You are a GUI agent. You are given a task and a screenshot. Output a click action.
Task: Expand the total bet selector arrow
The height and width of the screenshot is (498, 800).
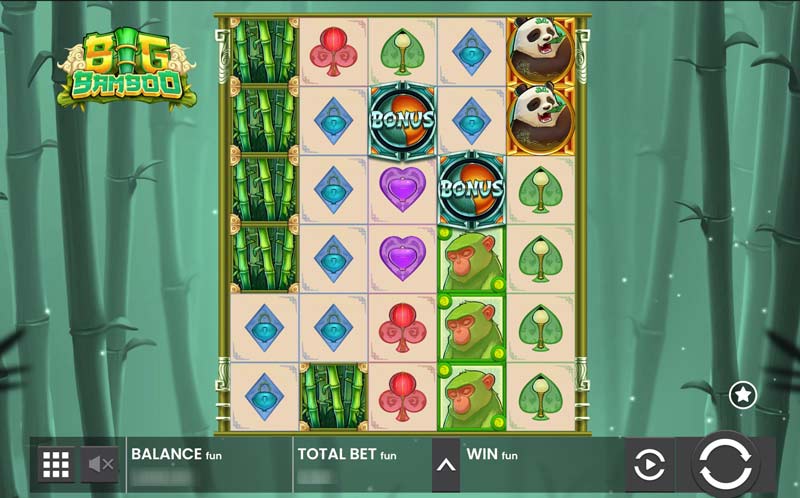tap(445, 464)
